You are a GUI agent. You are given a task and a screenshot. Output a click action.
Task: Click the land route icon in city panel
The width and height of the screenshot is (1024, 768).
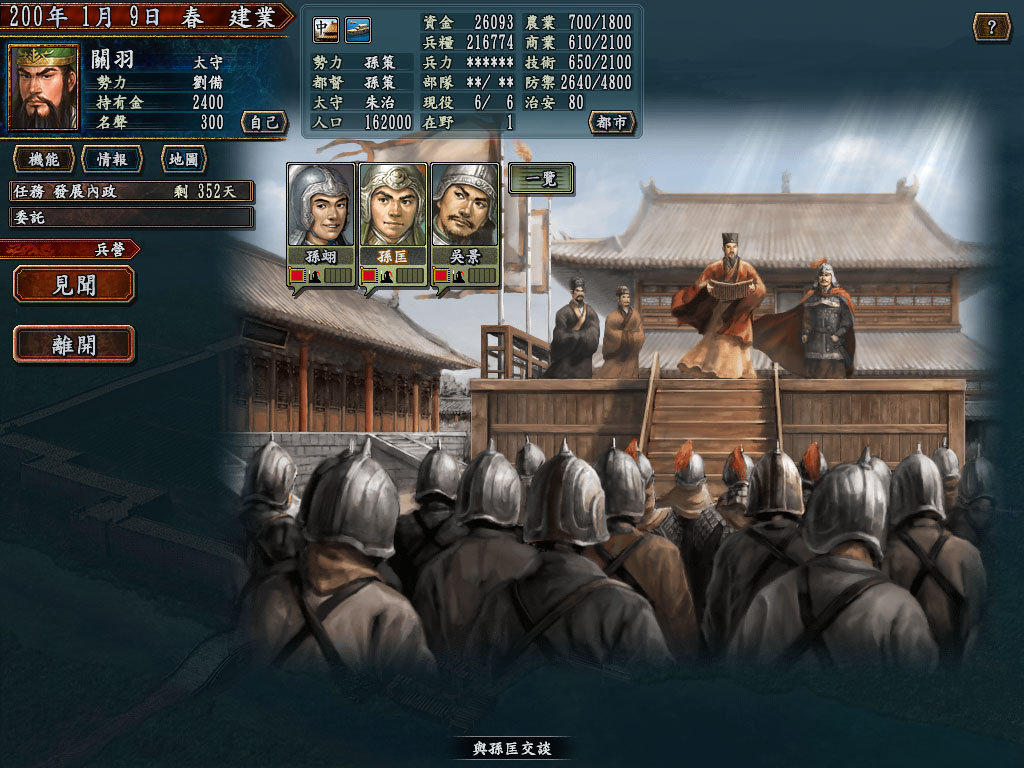coord(326,30)
